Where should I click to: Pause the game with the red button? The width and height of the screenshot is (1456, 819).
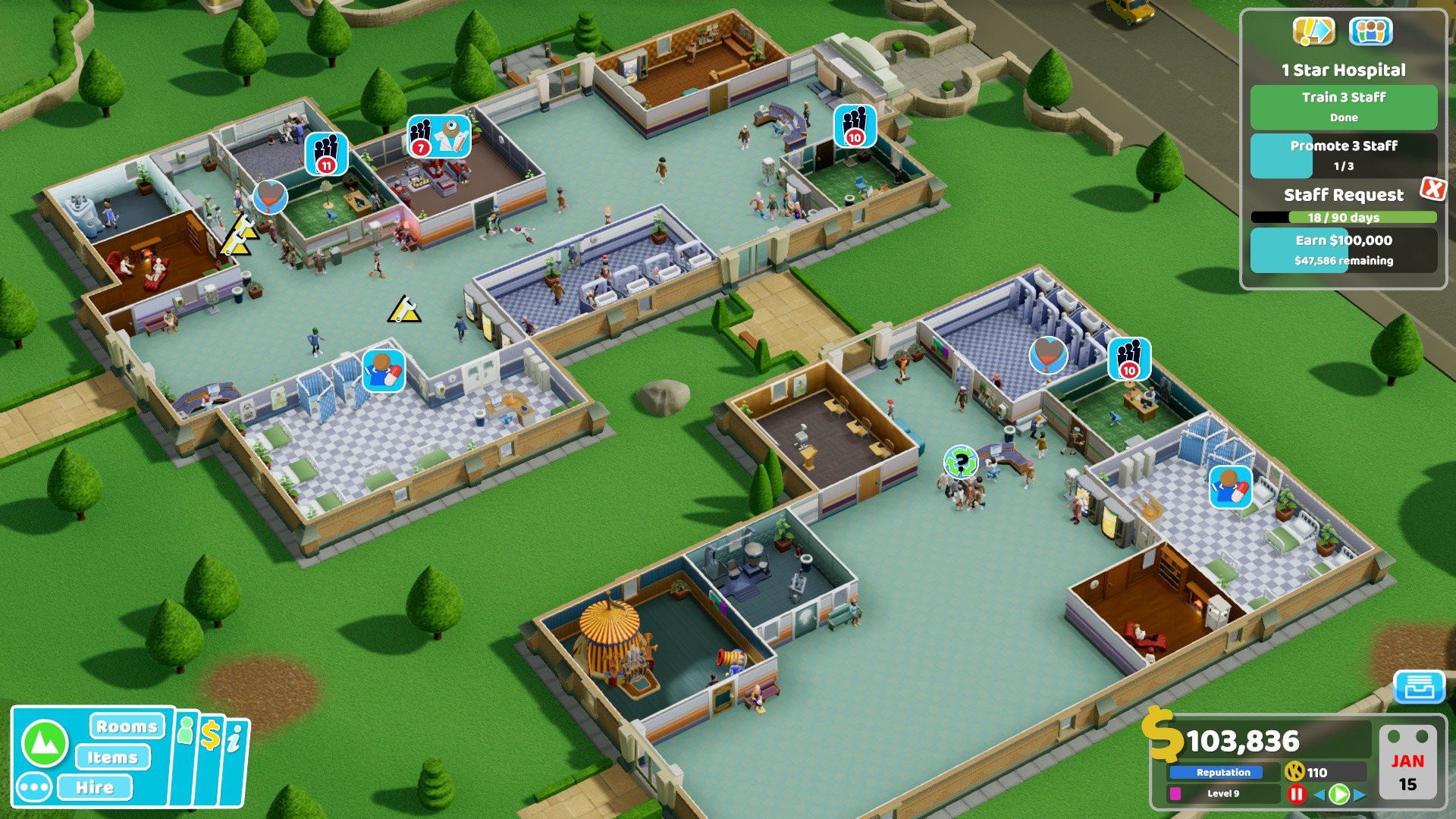[1297, 794]
